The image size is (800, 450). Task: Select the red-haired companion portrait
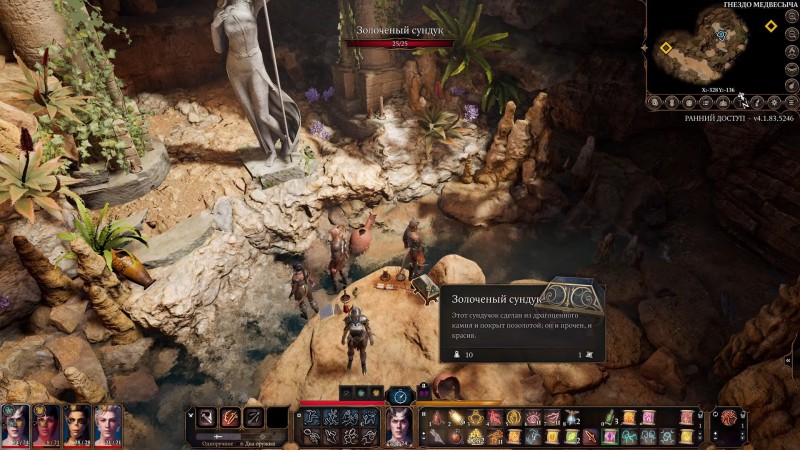47,423
